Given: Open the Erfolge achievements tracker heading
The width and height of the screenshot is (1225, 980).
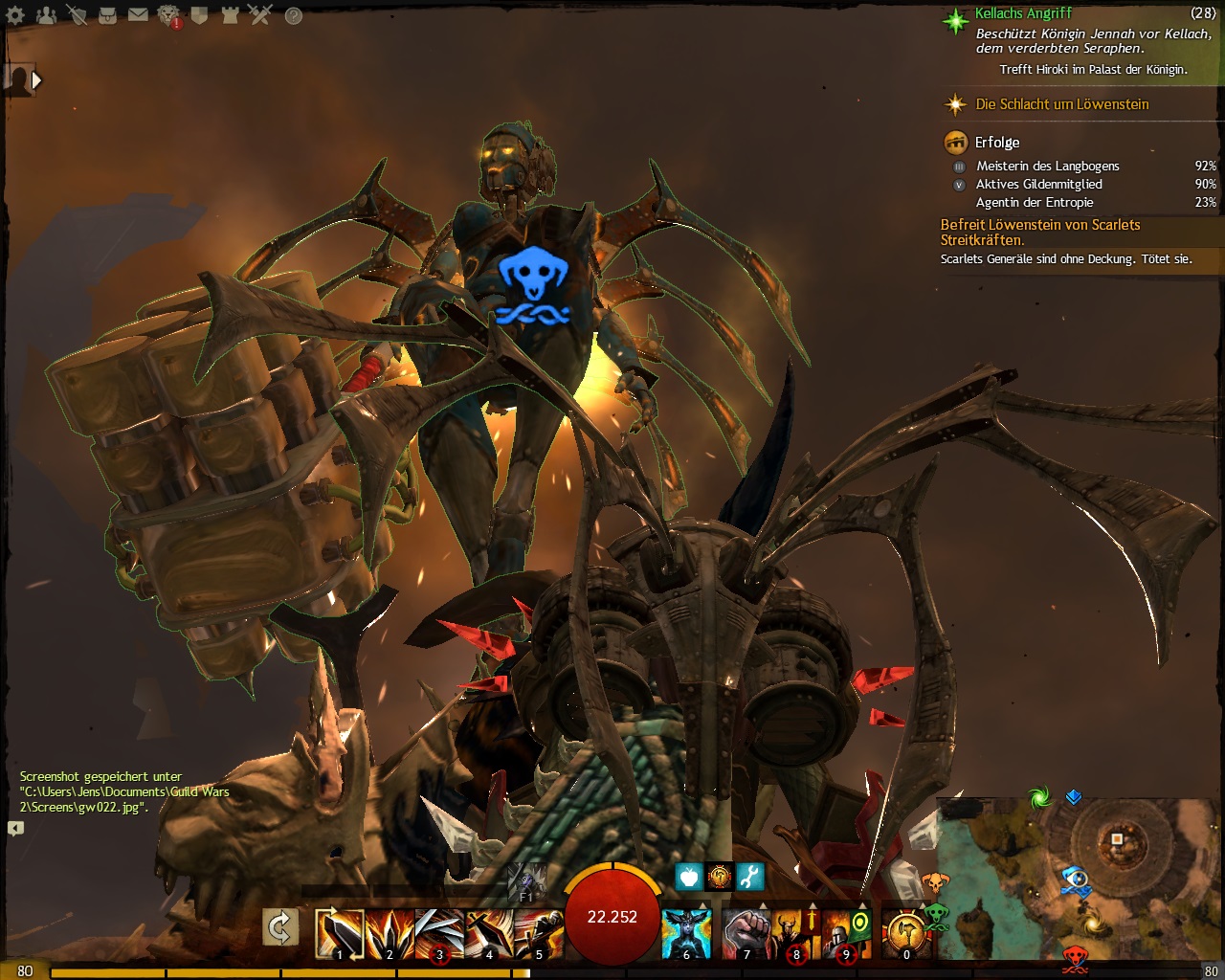Looking at the screenshot, I should tap(997, 143).
